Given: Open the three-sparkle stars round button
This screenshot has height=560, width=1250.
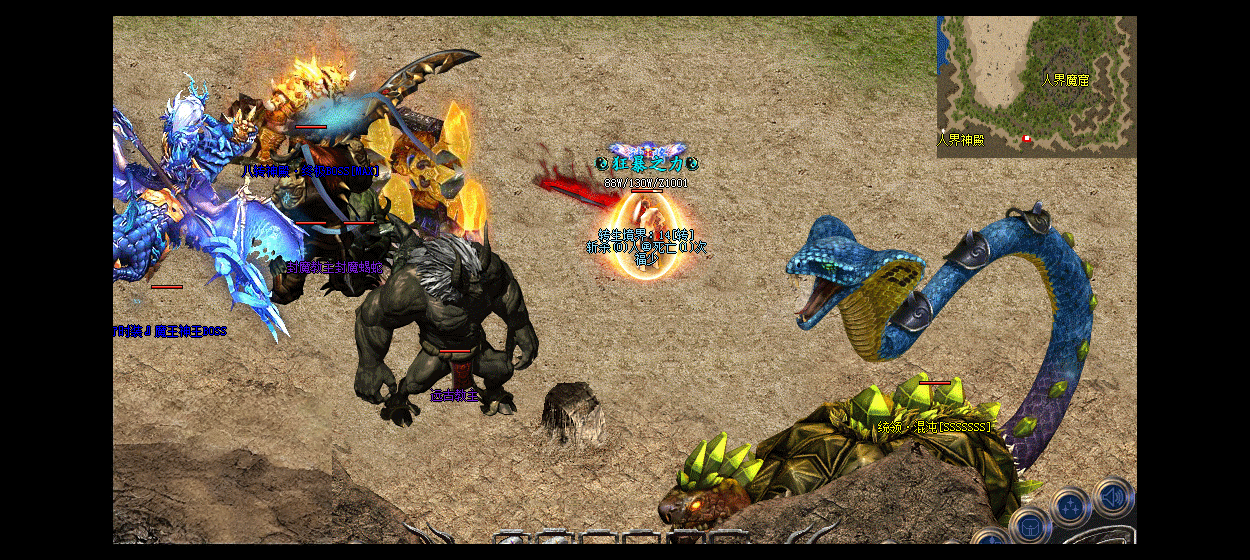Looking at the screenshot, I should click(1070, 508).
